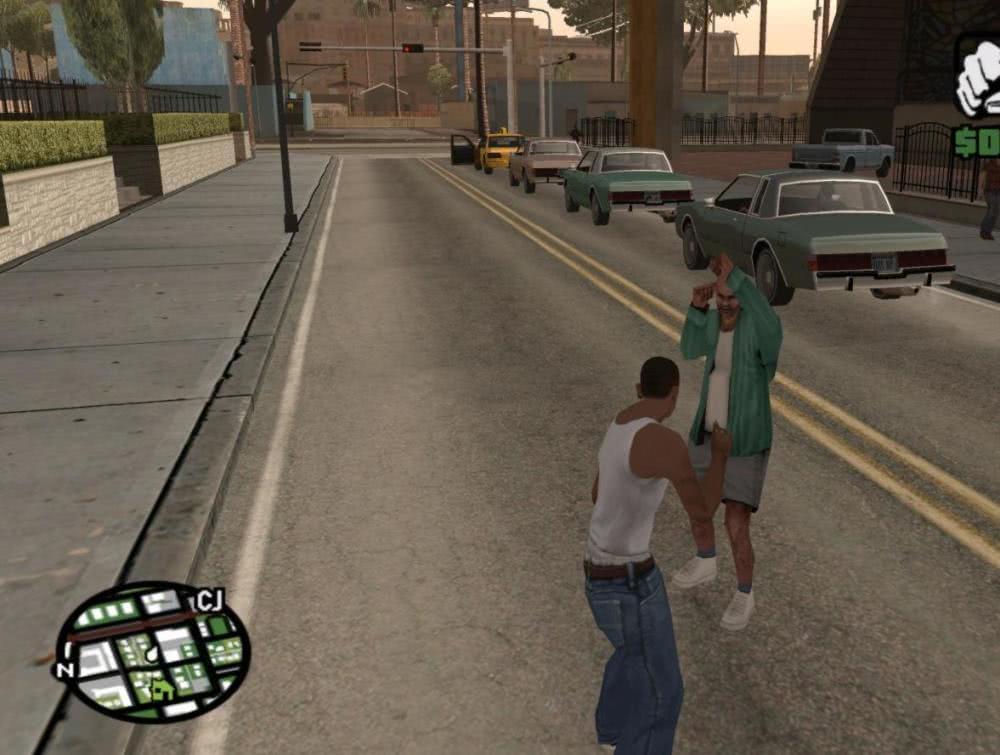Image resolution: width=1000 pixels, height=755 pixels.
Task: Click the circular radar minimap
Action: coord(150,652)
